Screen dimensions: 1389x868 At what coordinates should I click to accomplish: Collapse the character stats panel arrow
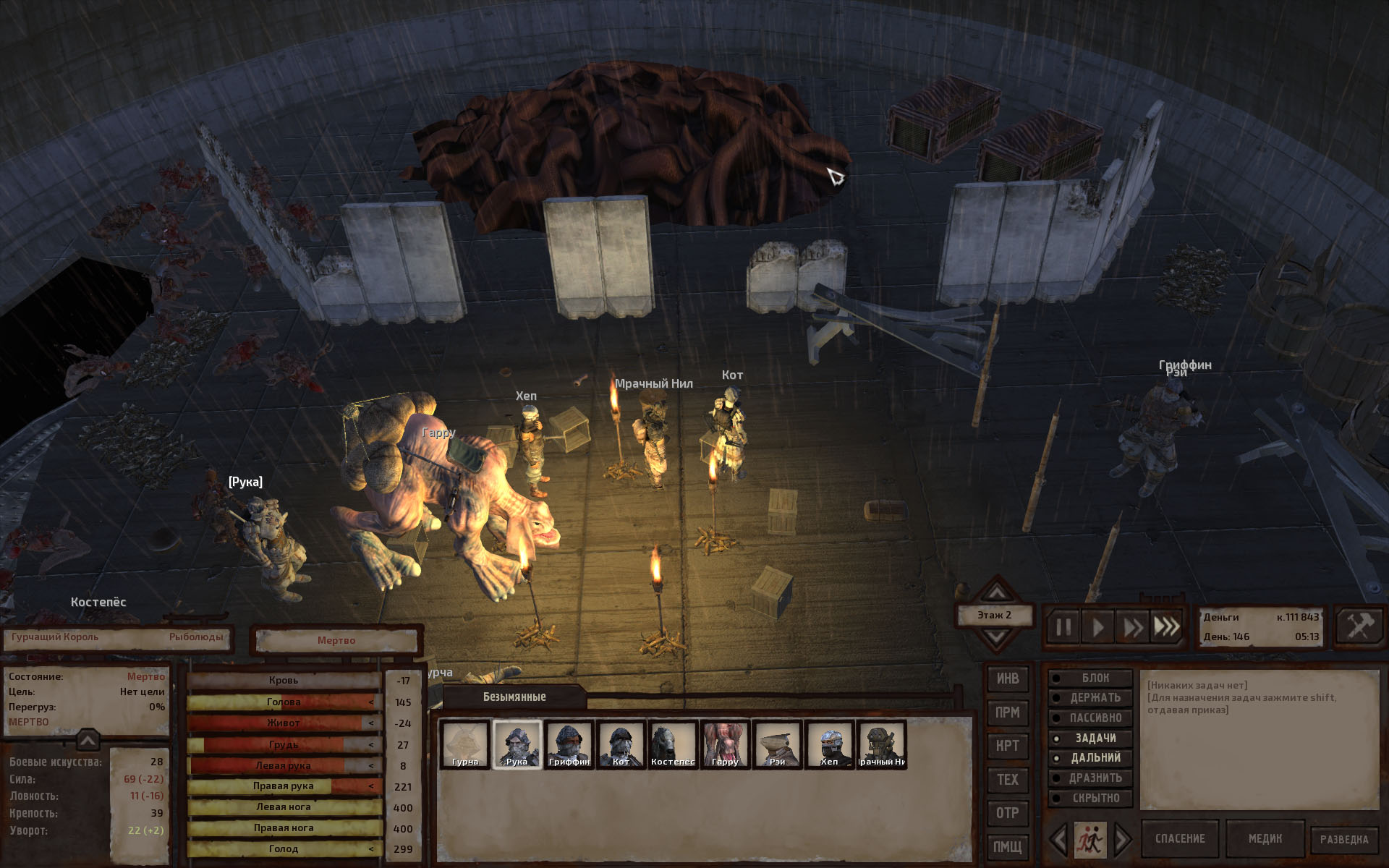pos(87,740)
